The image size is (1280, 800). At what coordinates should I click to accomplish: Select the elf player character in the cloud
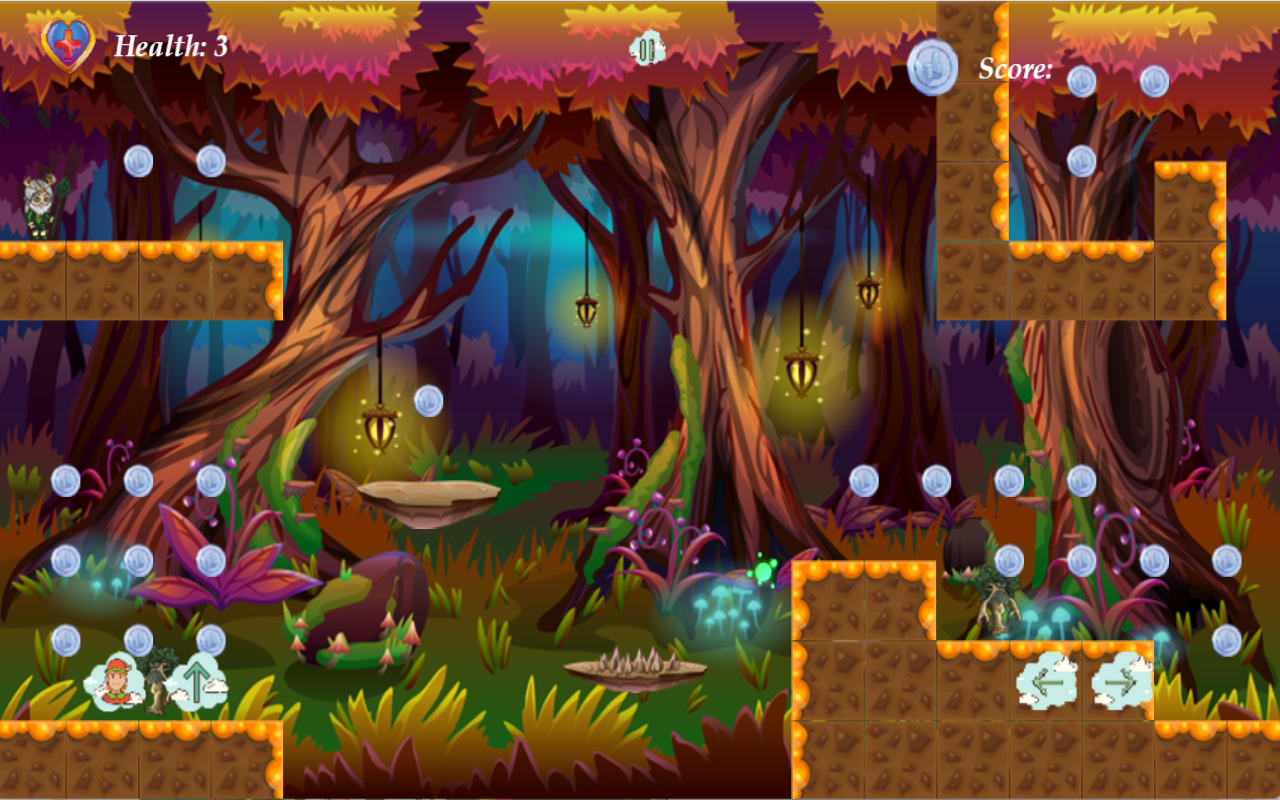(114, 682)
